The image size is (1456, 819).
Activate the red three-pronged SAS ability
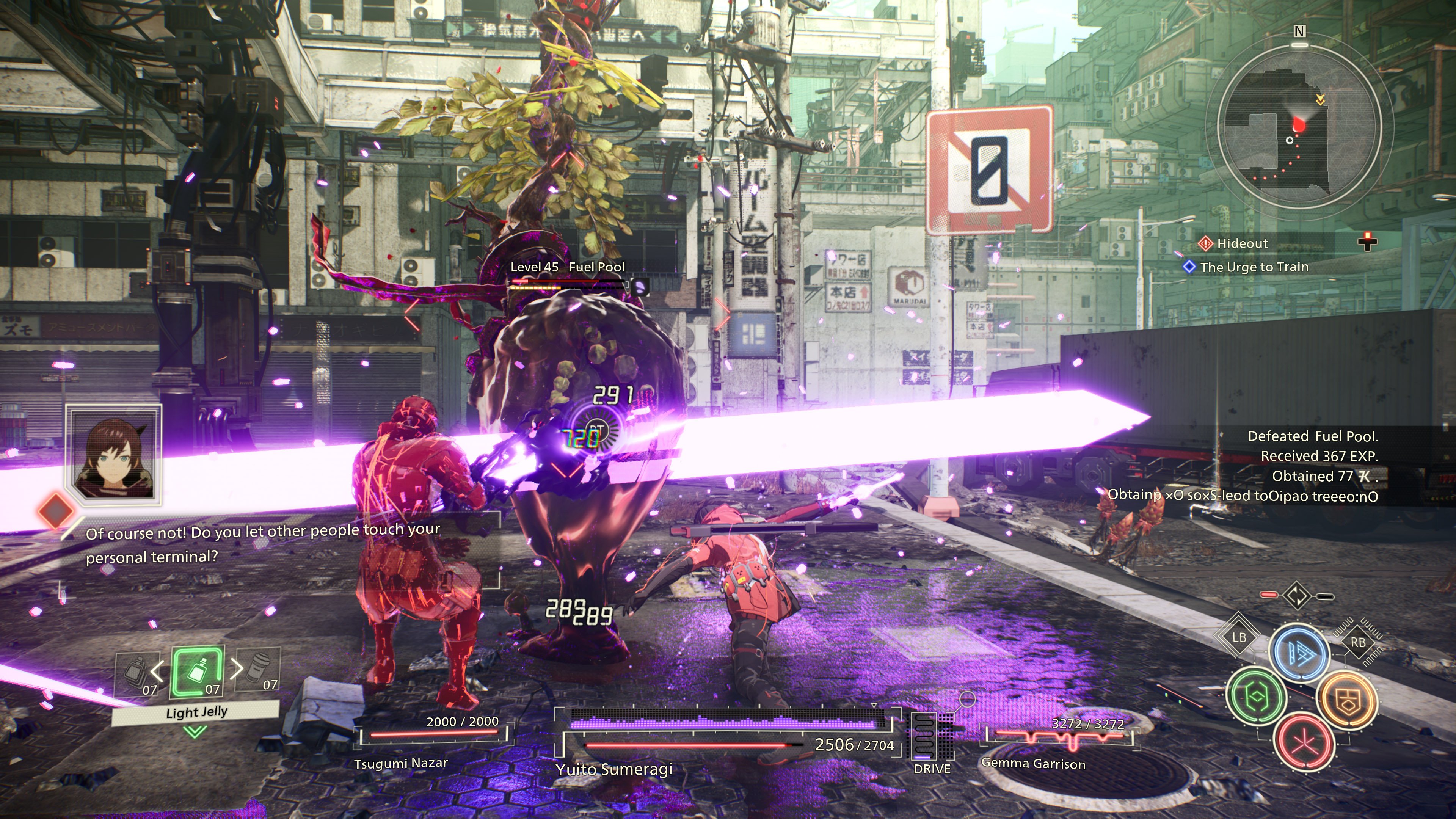click(1304, 742)
